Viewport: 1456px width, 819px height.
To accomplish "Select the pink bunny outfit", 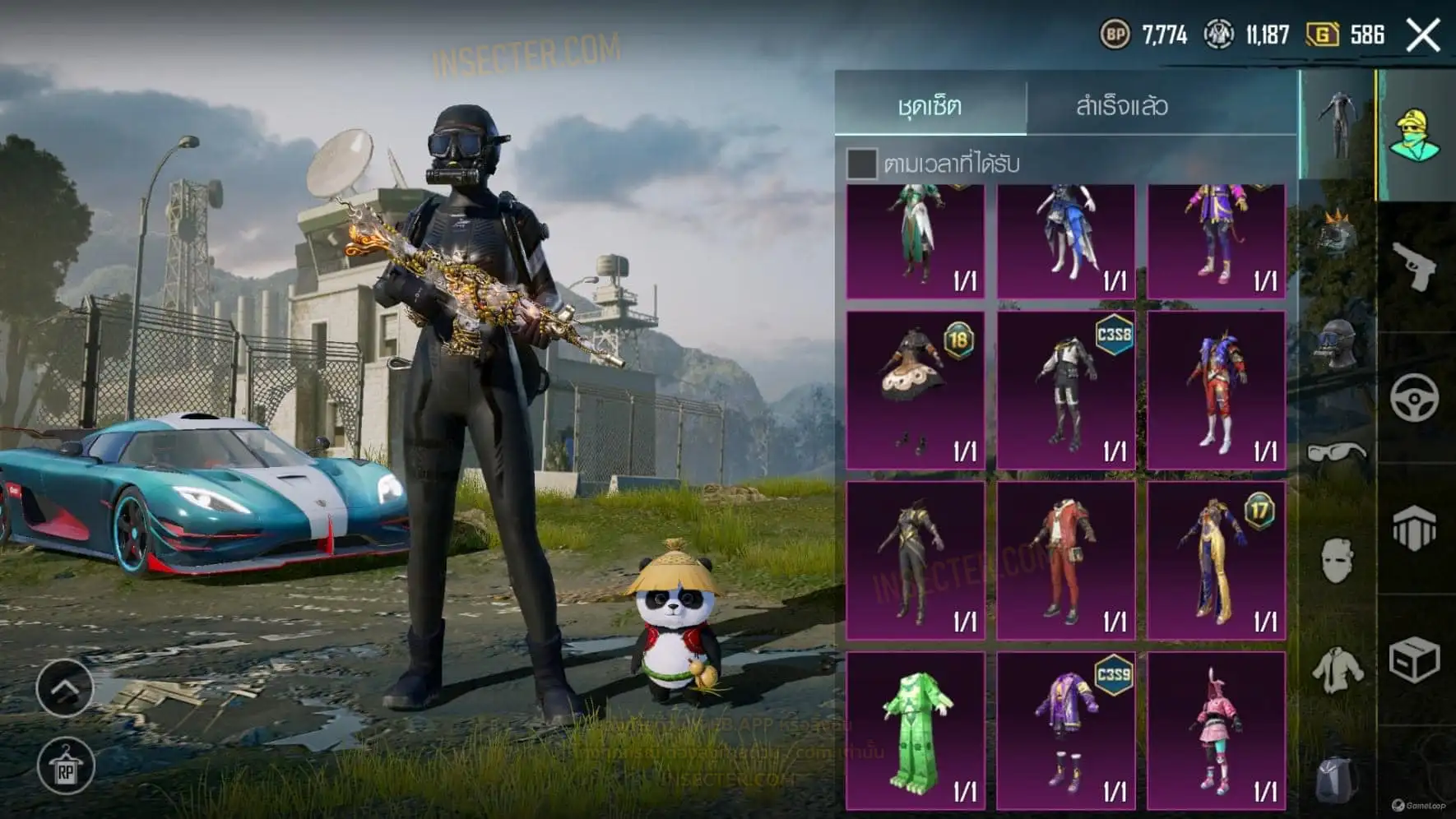I will coord(1217,731).
